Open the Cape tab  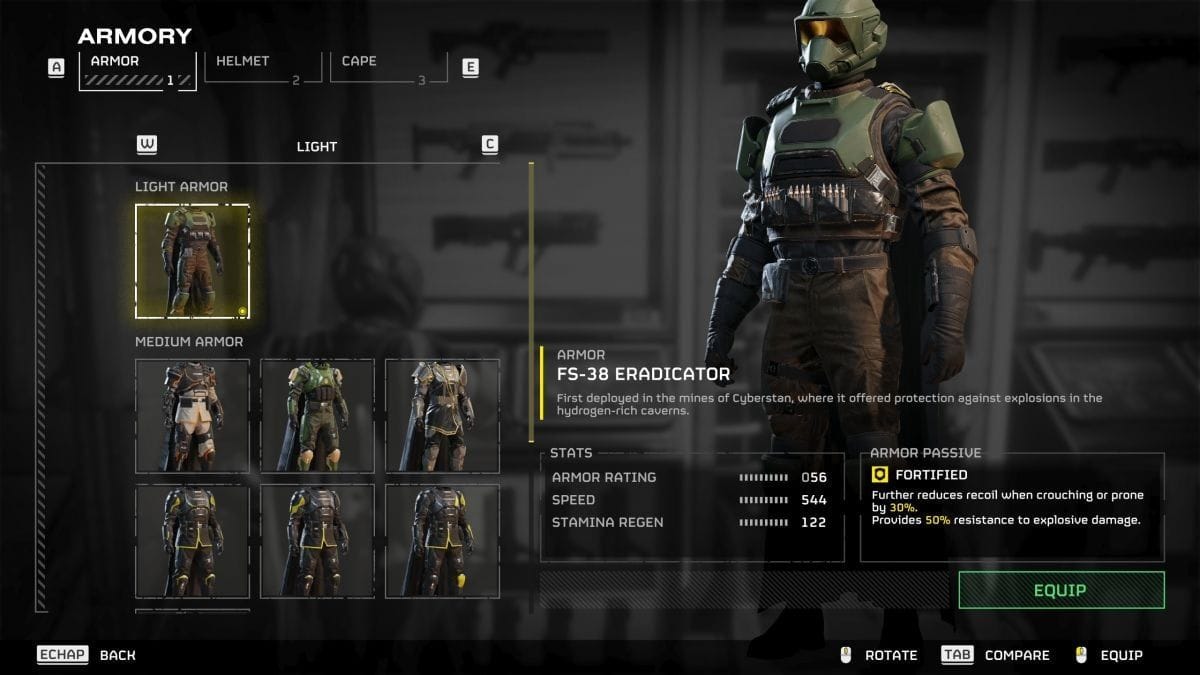[388, 66]
